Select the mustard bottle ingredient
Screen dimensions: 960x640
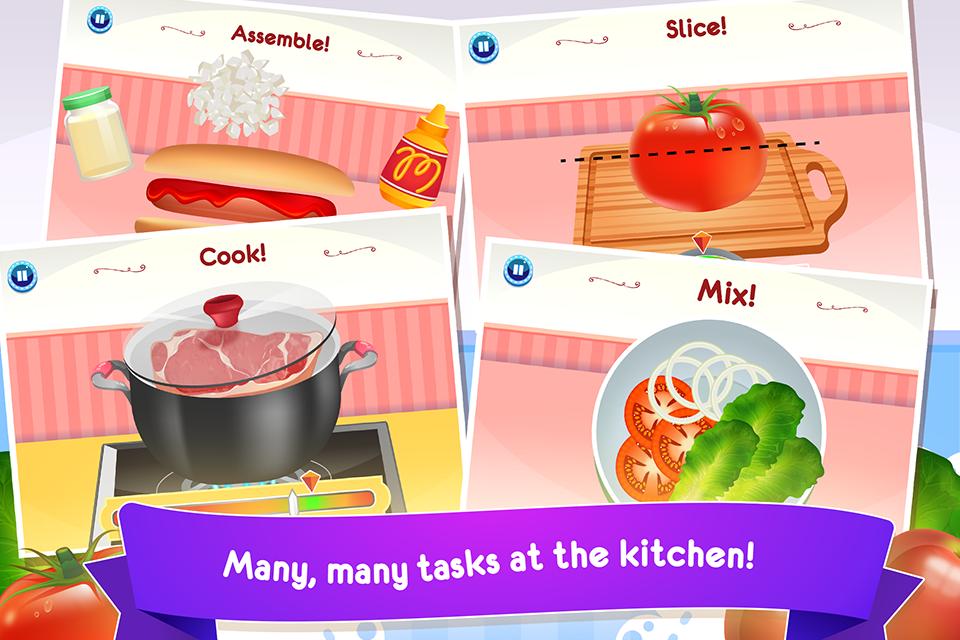408,158
